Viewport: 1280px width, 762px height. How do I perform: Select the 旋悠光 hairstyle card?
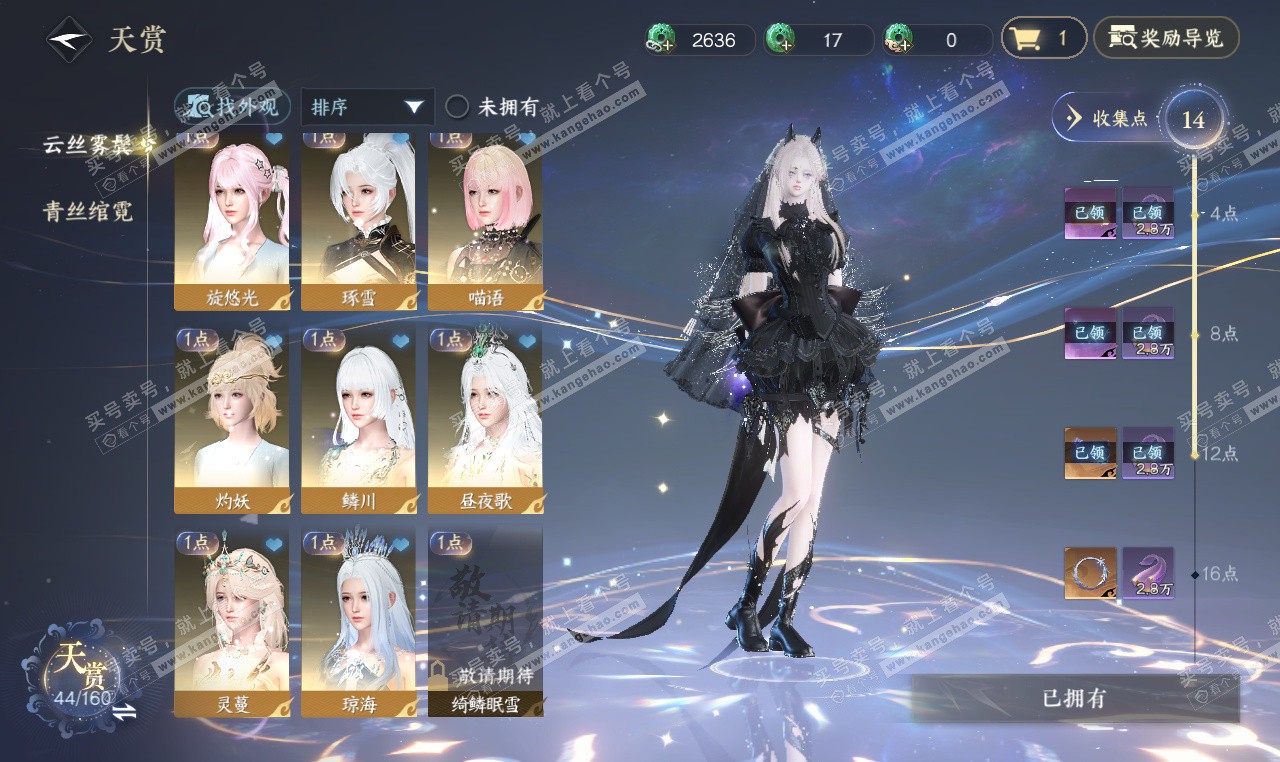(x=232, y=220)
